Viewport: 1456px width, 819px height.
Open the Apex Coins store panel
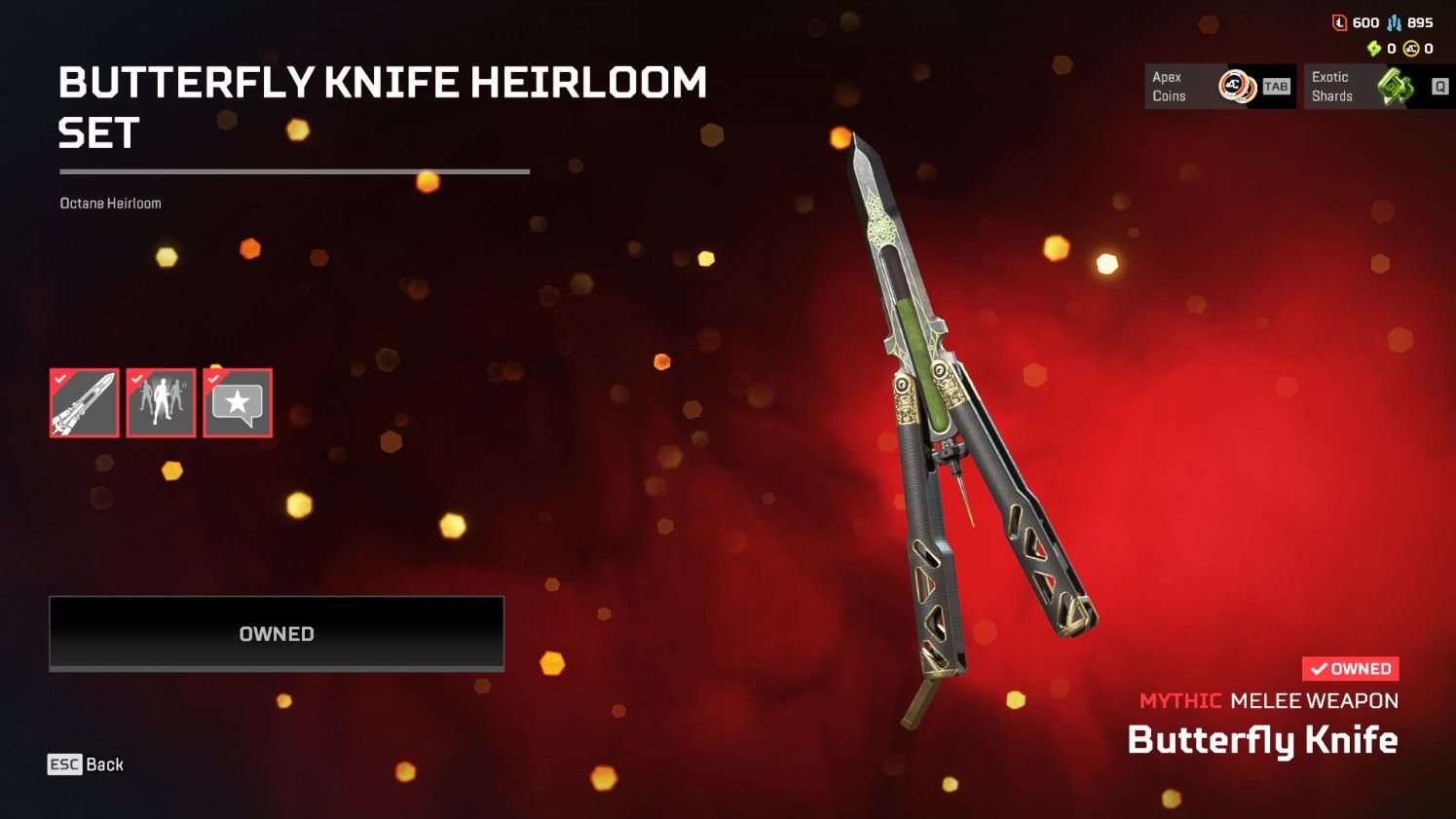1219,86
